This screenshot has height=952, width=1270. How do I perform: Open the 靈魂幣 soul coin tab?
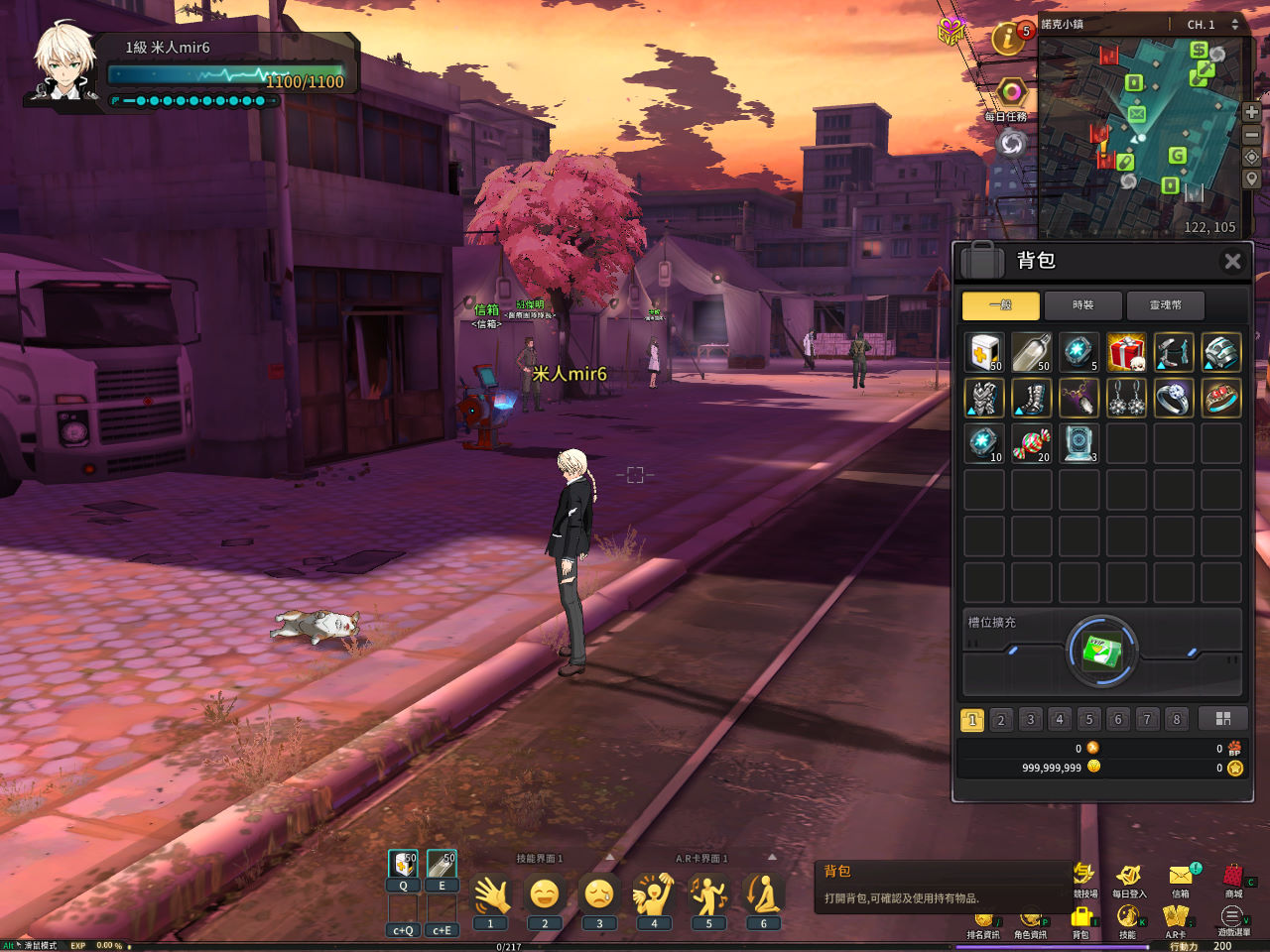(x=1165, y=305)
